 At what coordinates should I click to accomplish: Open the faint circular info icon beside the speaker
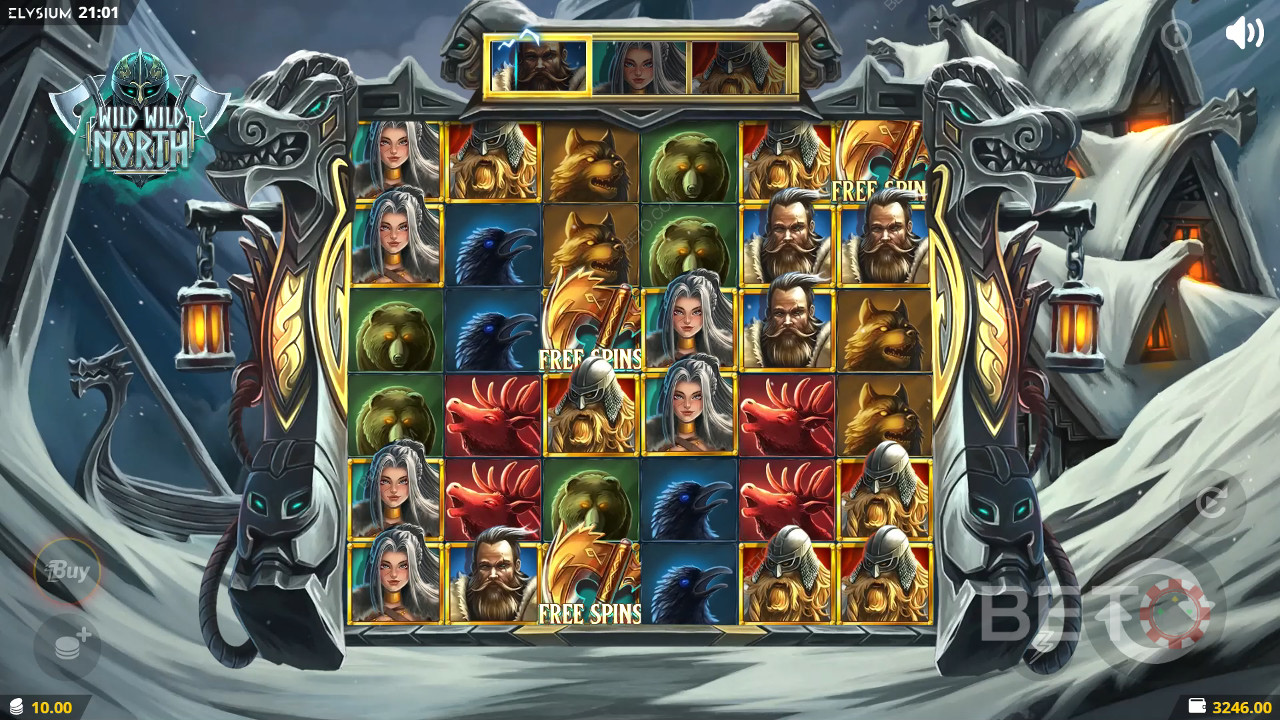[1177, 35]
